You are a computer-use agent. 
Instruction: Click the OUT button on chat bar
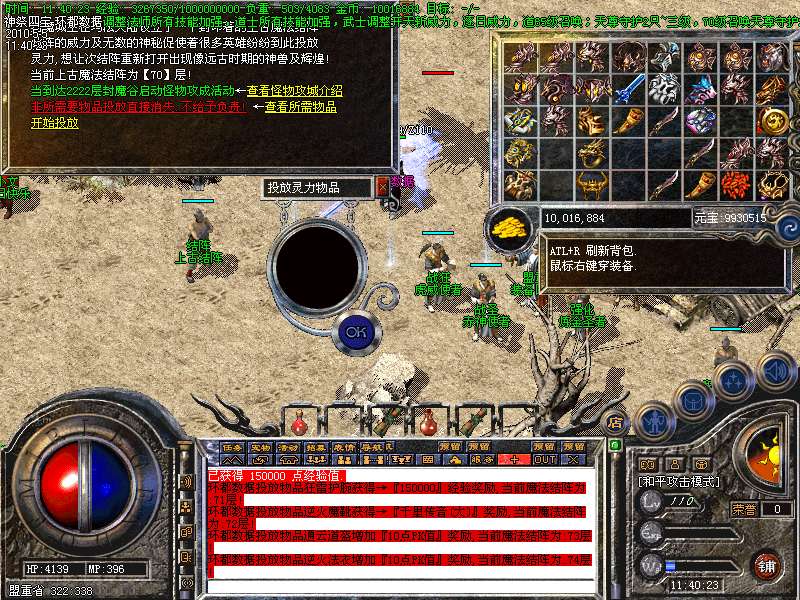[544, 459]
